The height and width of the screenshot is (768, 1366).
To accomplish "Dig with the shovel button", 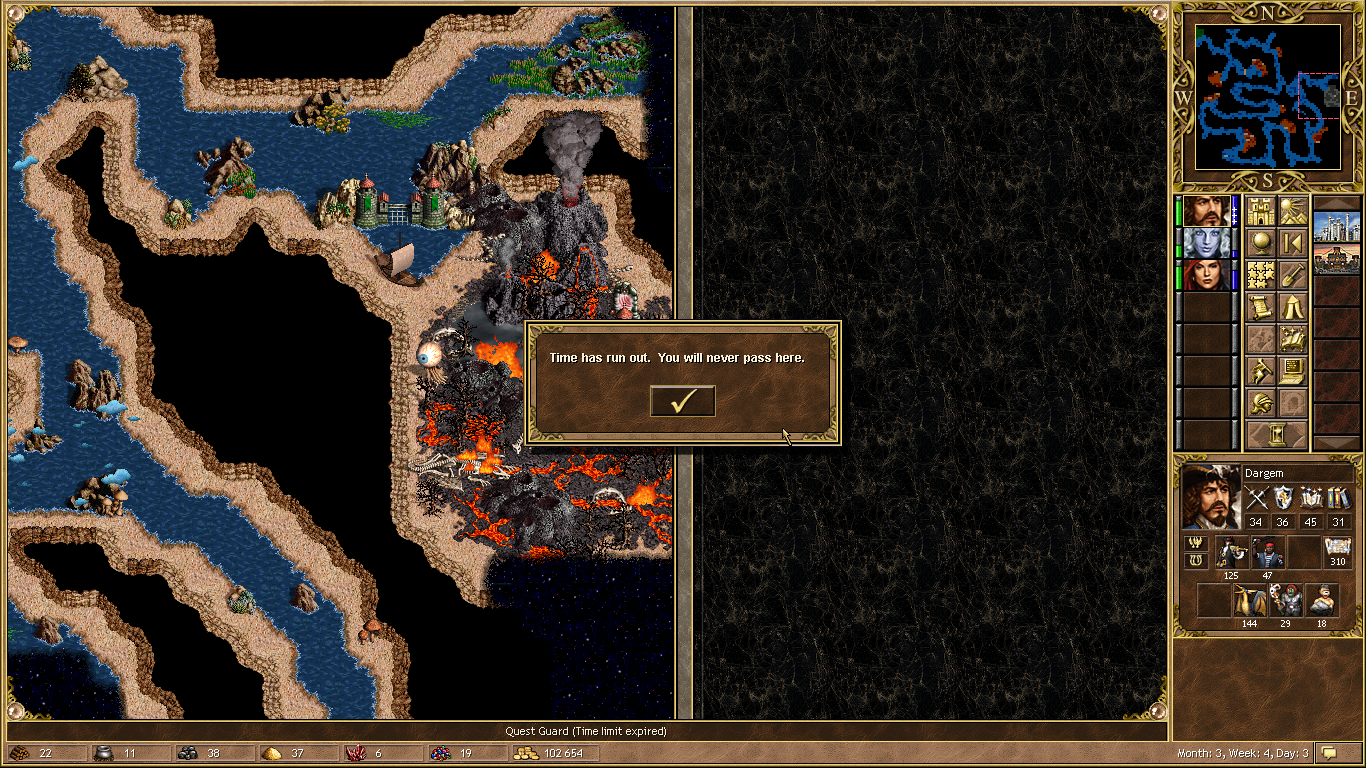I will pyautogui.click(x=1292, y=275).
